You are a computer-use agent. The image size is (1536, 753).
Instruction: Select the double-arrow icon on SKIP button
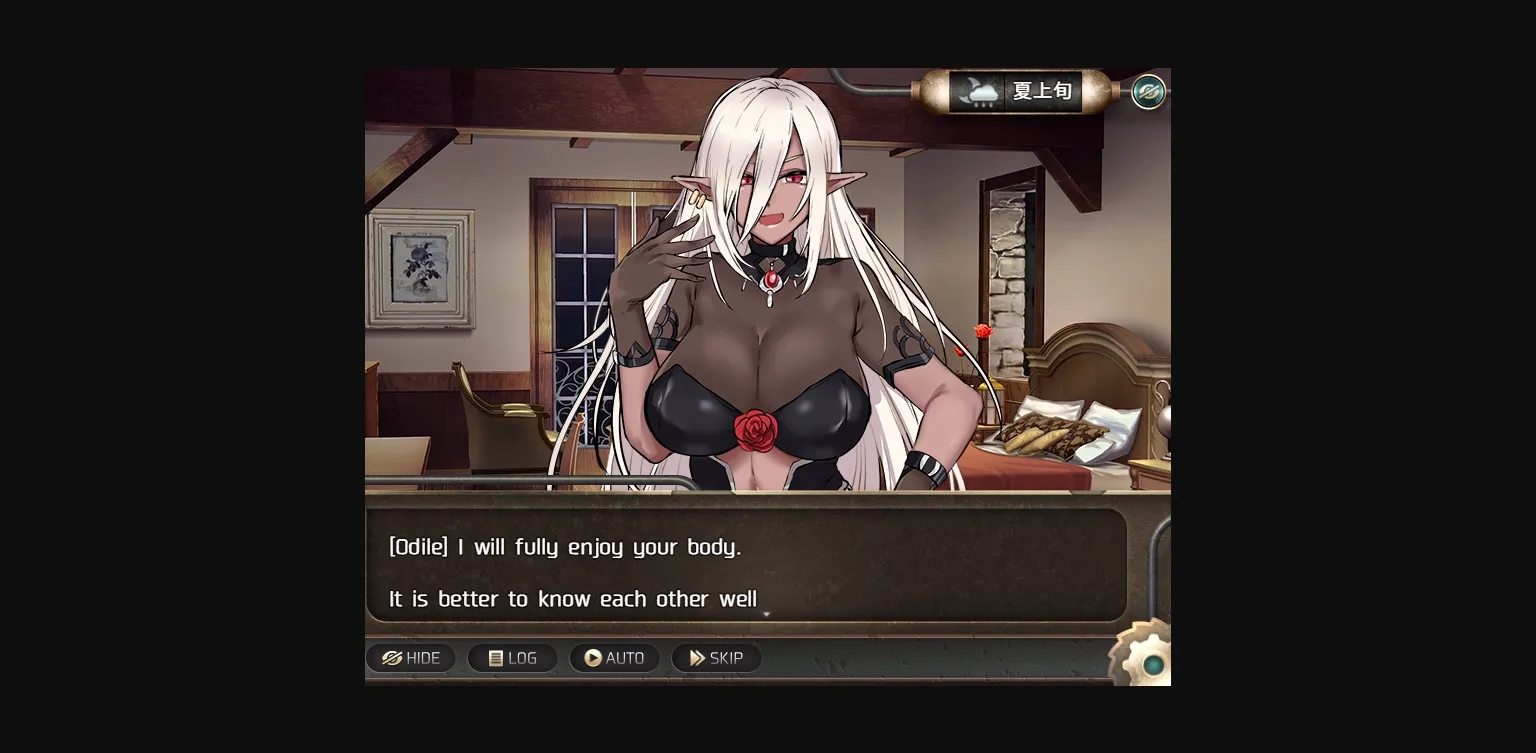point(698,658)
